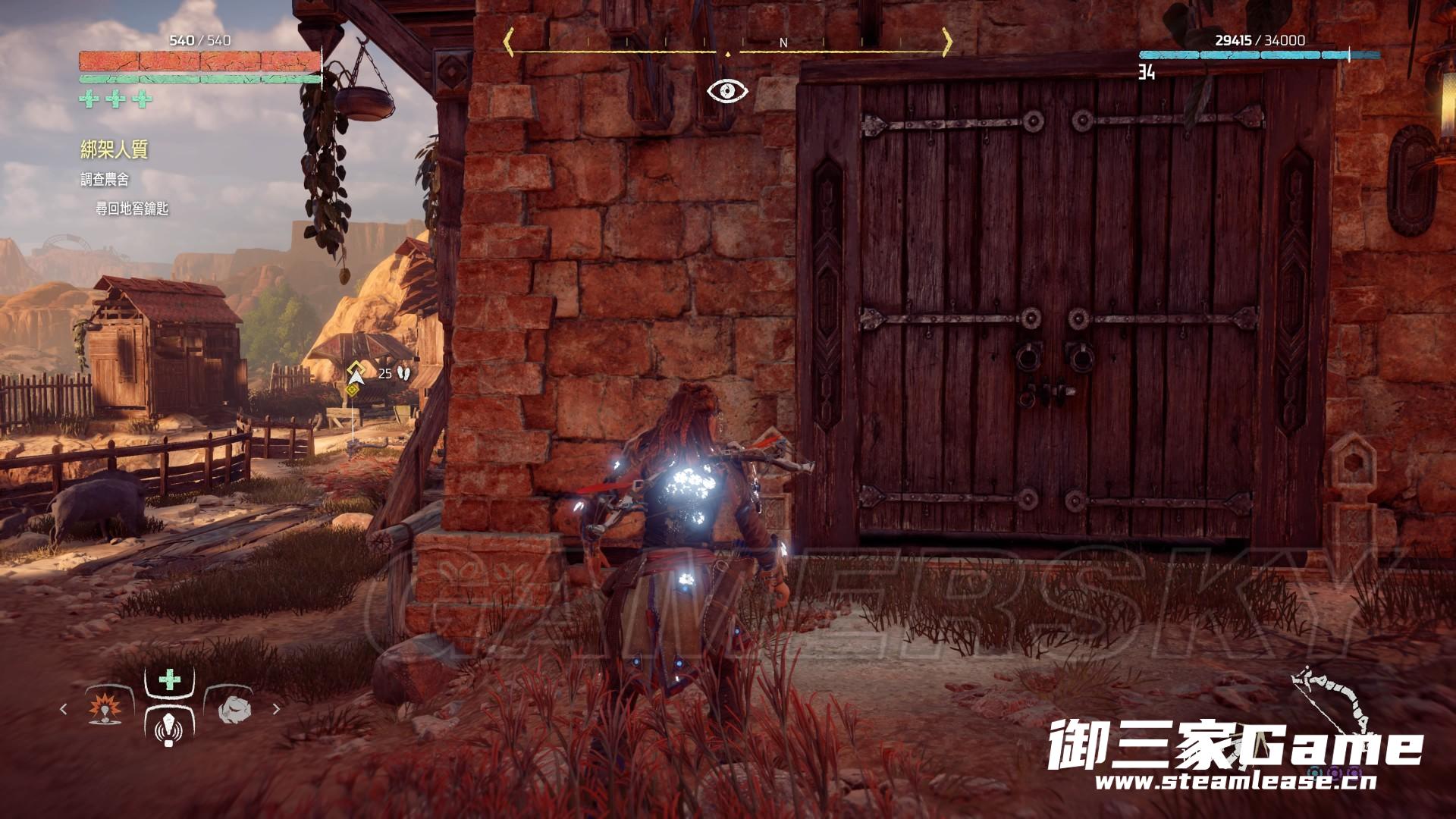Select the yellow quest waypoint marker

353,371
